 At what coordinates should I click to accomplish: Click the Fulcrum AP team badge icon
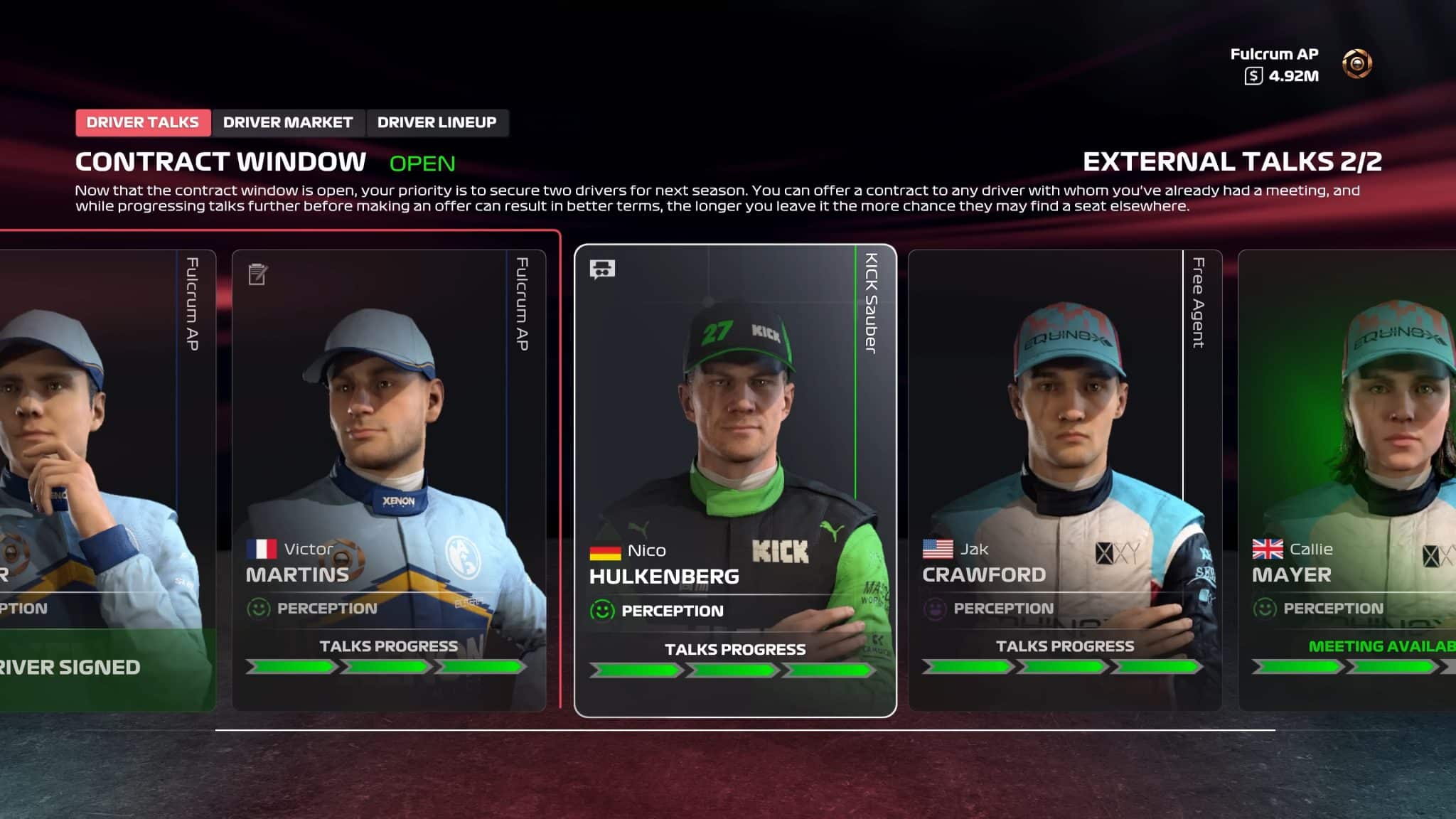[x=1356, y=64]
